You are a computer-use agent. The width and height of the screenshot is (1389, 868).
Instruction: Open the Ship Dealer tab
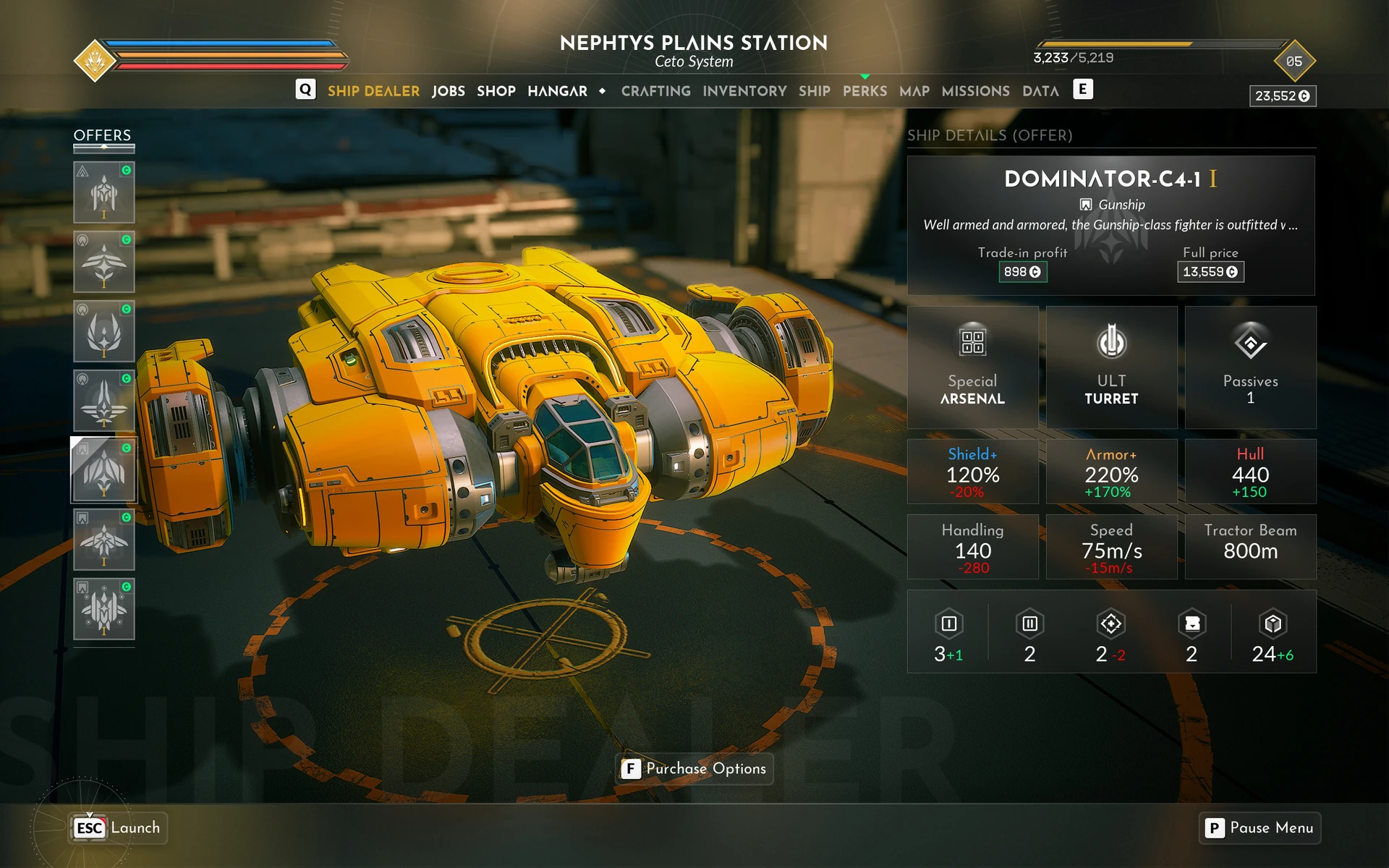coord(373,91)
